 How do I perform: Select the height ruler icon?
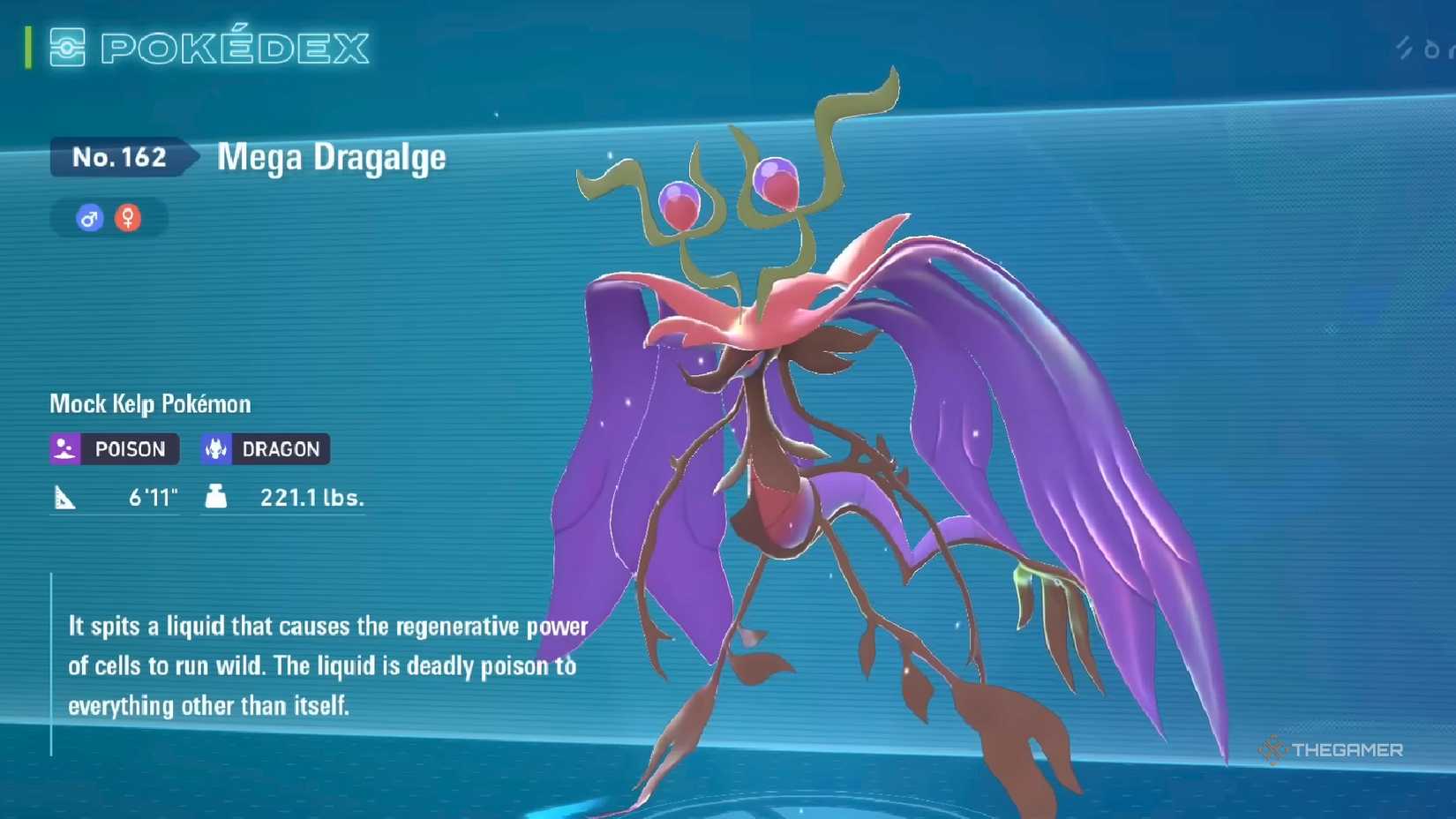63,497
